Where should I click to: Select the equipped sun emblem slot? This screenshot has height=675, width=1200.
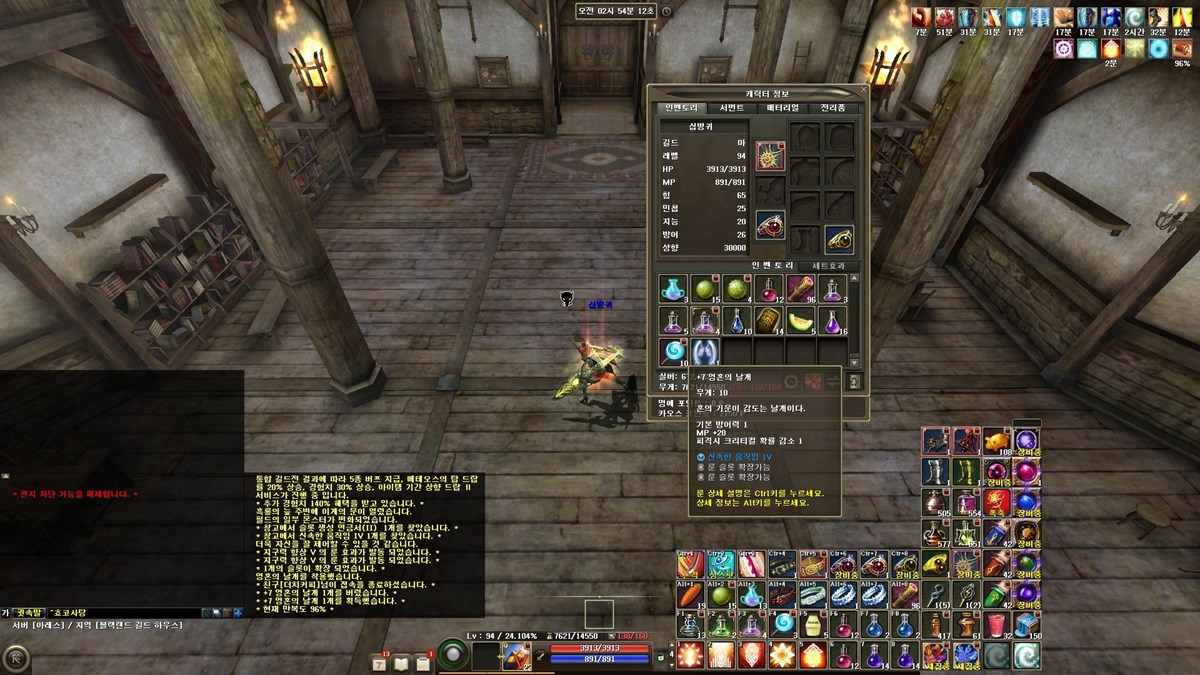pyautogui.click(x=770, y=155)
